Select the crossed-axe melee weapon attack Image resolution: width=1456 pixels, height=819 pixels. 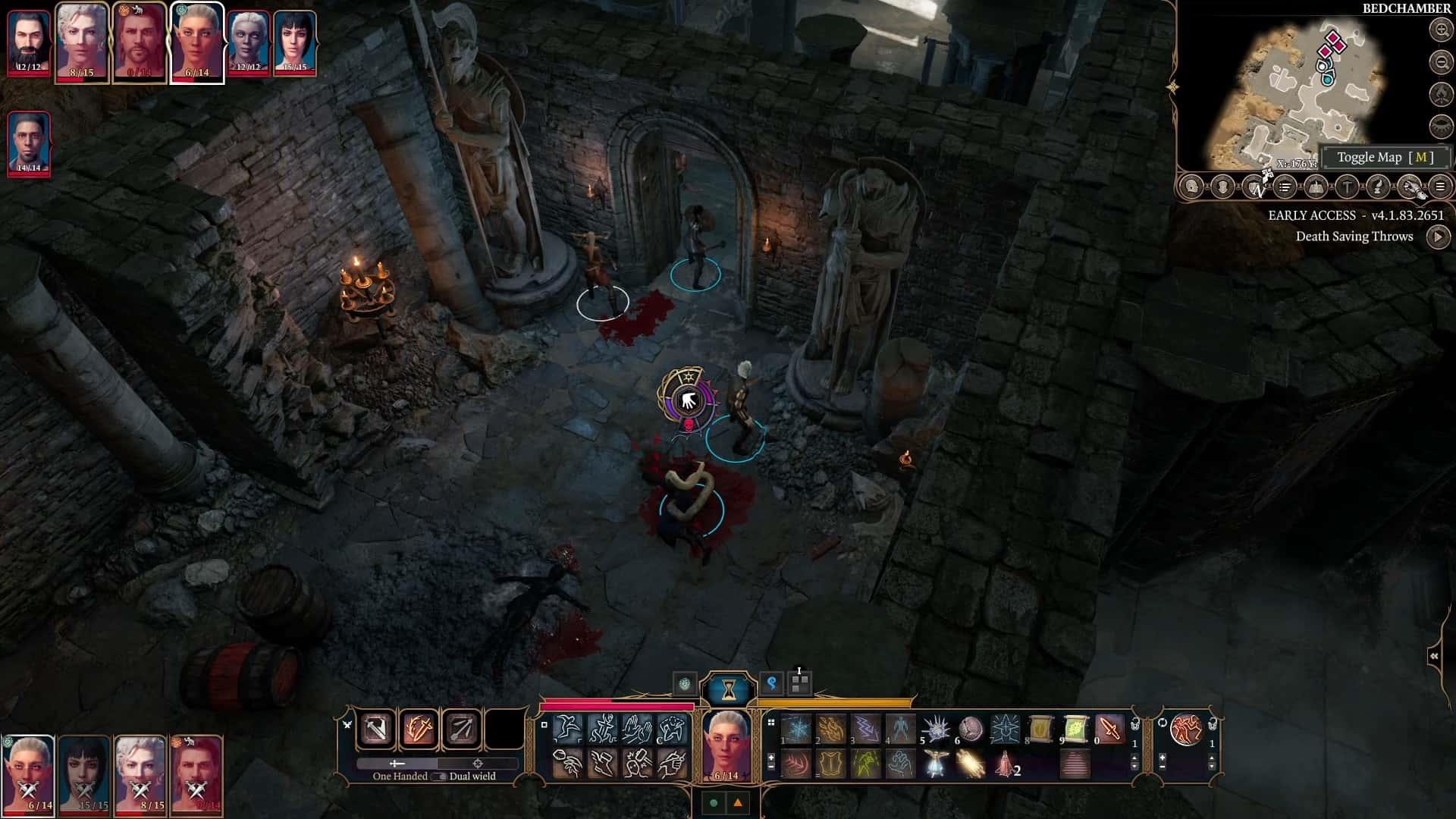point(376,730)
